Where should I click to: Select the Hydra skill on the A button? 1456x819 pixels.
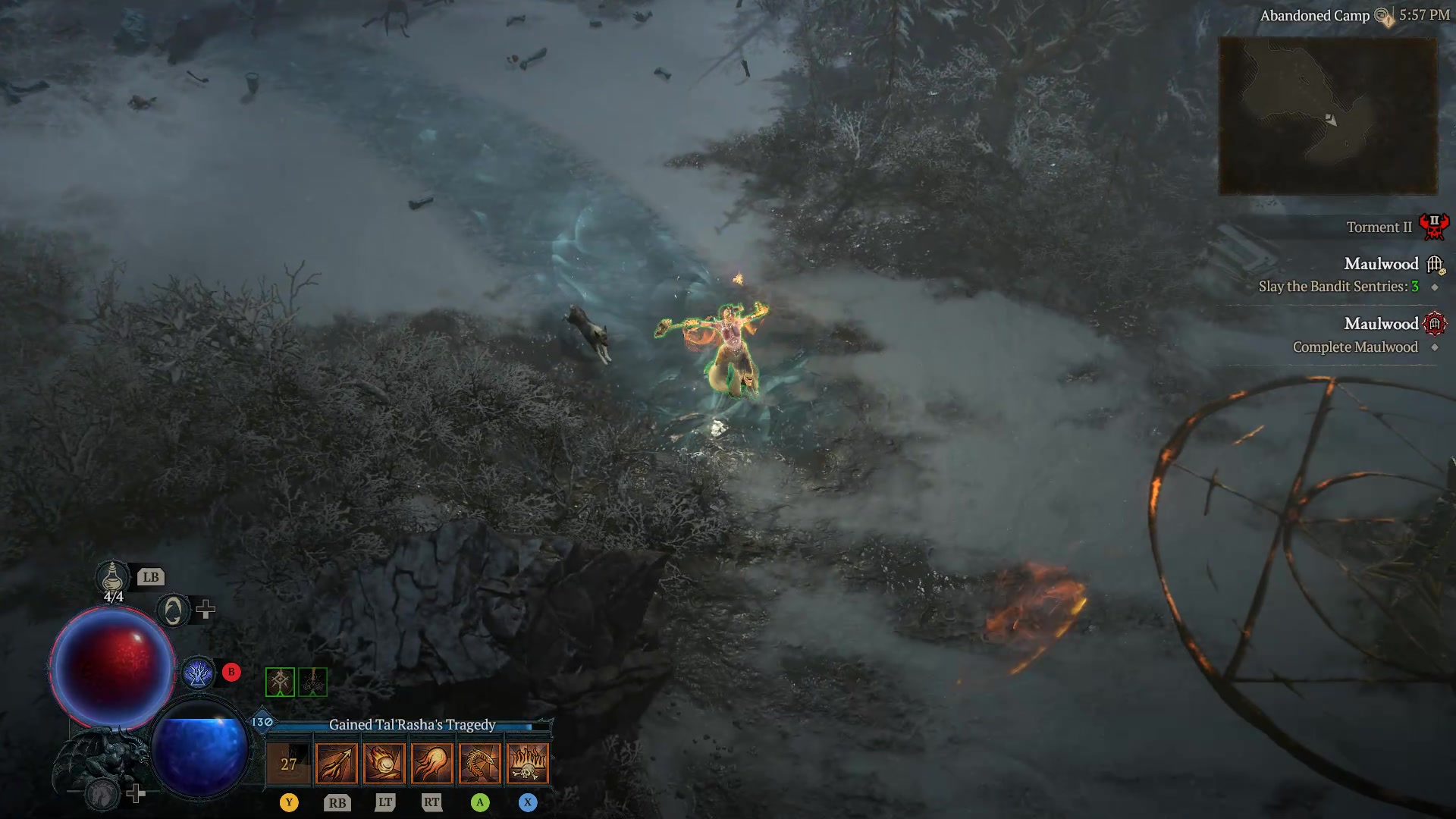tap(479, 762)
